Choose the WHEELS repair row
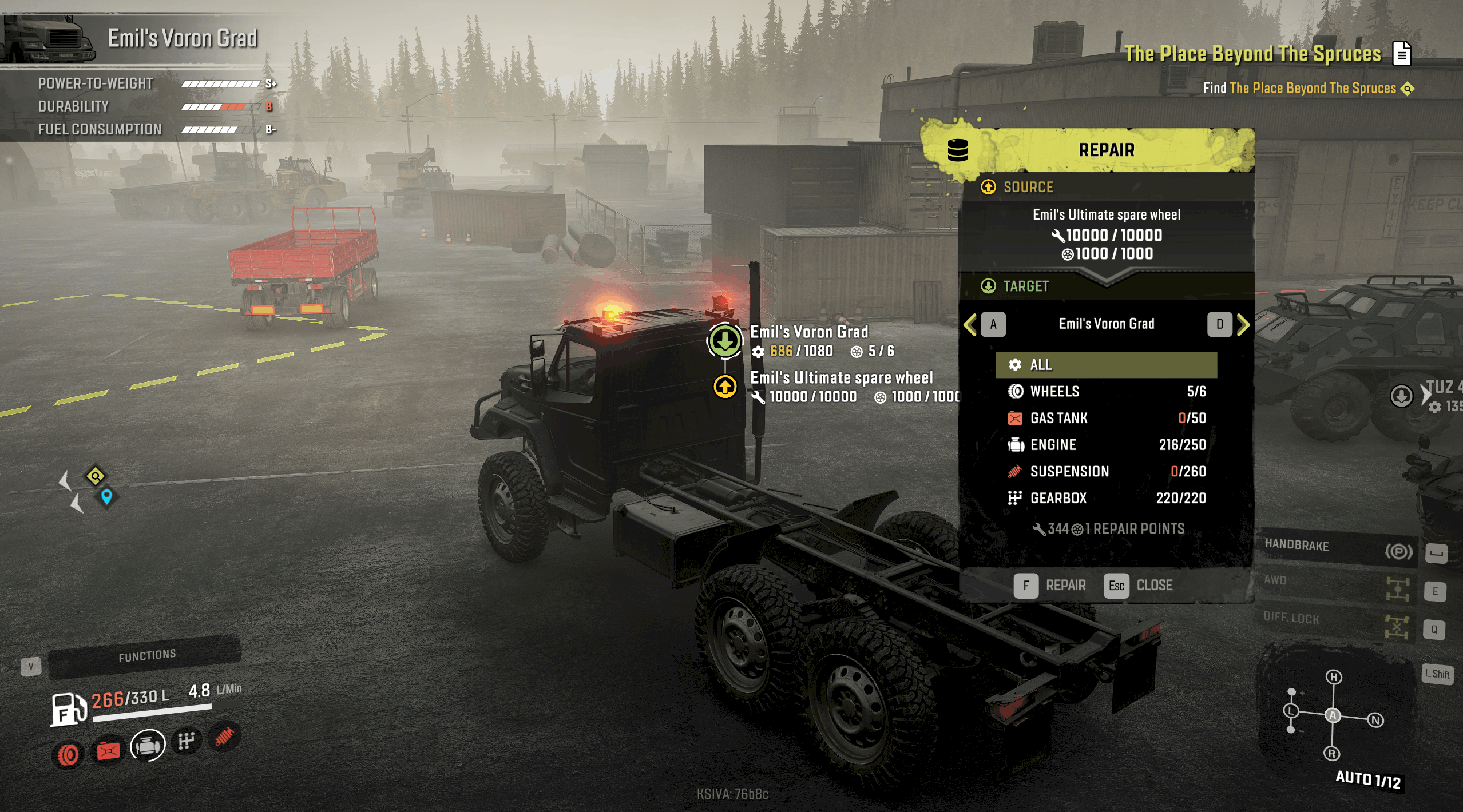The width and height of the screenshot is (1463, 812). click(1106, 392)
